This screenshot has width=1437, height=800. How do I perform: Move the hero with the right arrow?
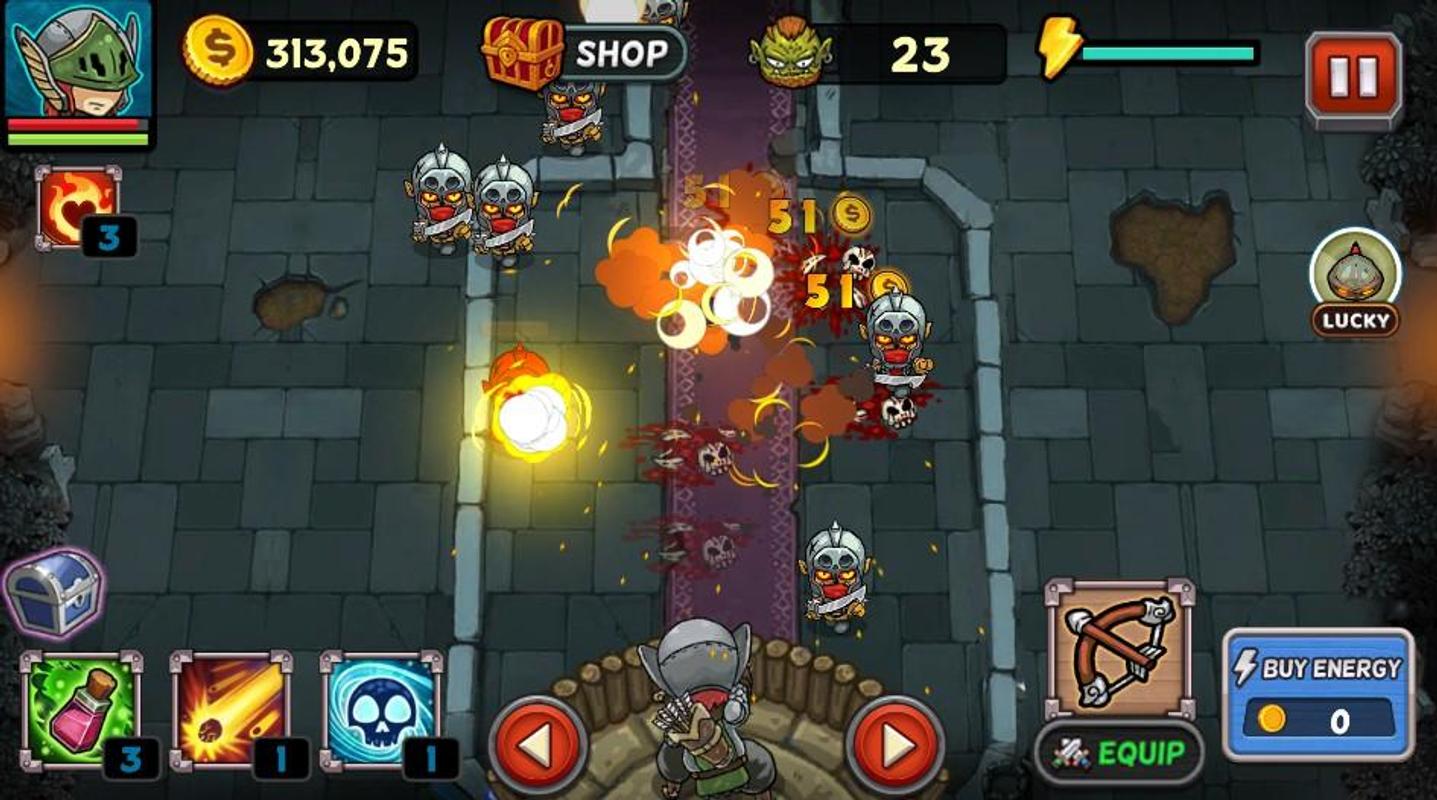click(895, 744)
